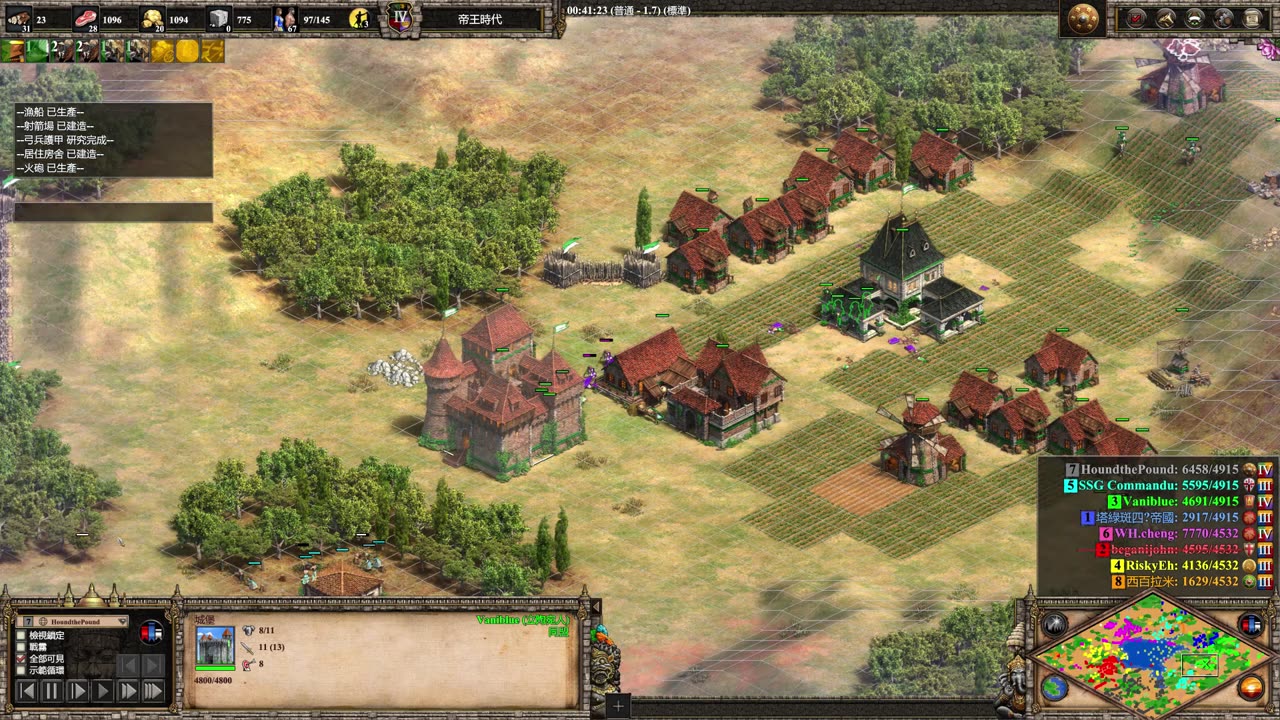Click the sunset orb button by minimap
The height and width of the screenshot is (720, 1280).
[x=1251, y=688]
